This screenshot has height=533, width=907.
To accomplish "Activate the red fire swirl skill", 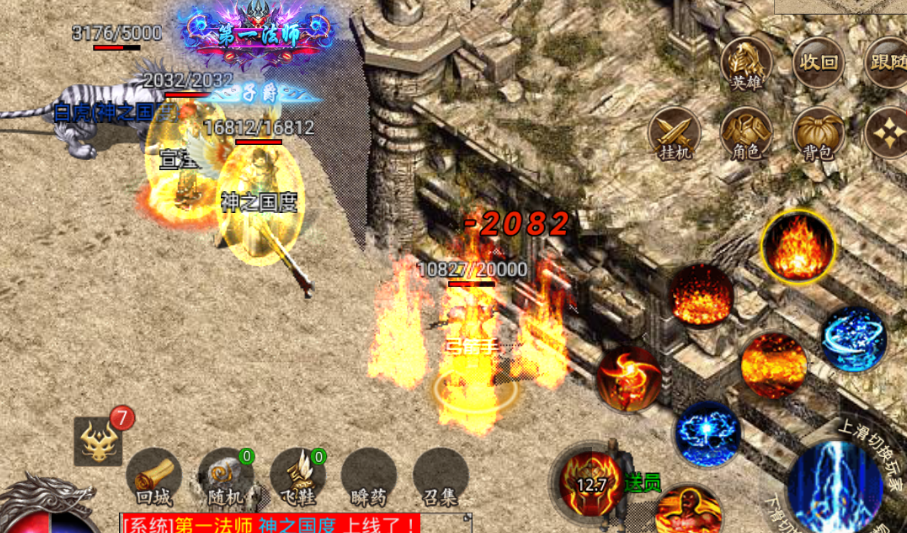I will pyautogui.click(x=628, y=378).
